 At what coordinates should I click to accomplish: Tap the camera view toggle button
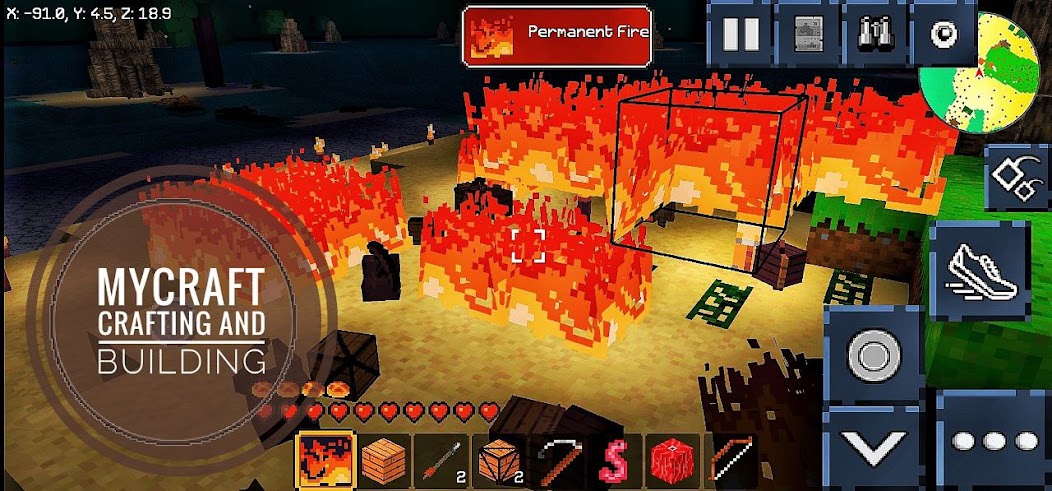pyautogui.click(x=942, y=34)
